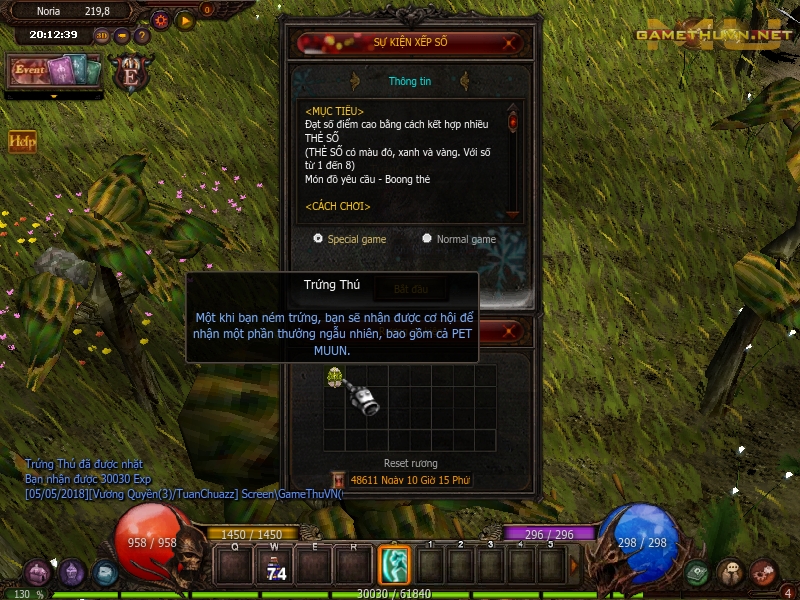This screenshot has width=800, height=600.
Task: Use the W slot mana potion
Action: click(x=275, y=566)
